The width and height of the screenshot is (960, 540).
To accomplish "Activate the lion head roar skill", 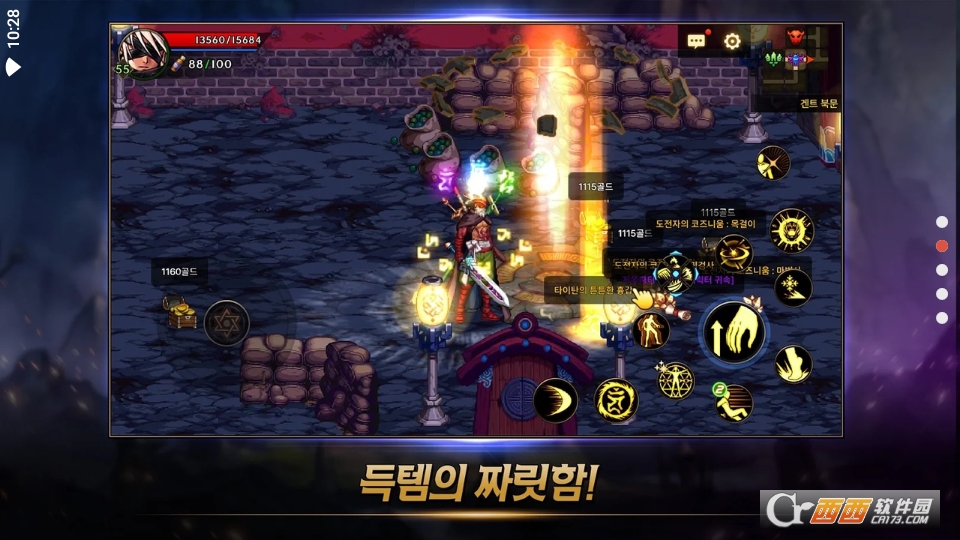I will point(792,230).
